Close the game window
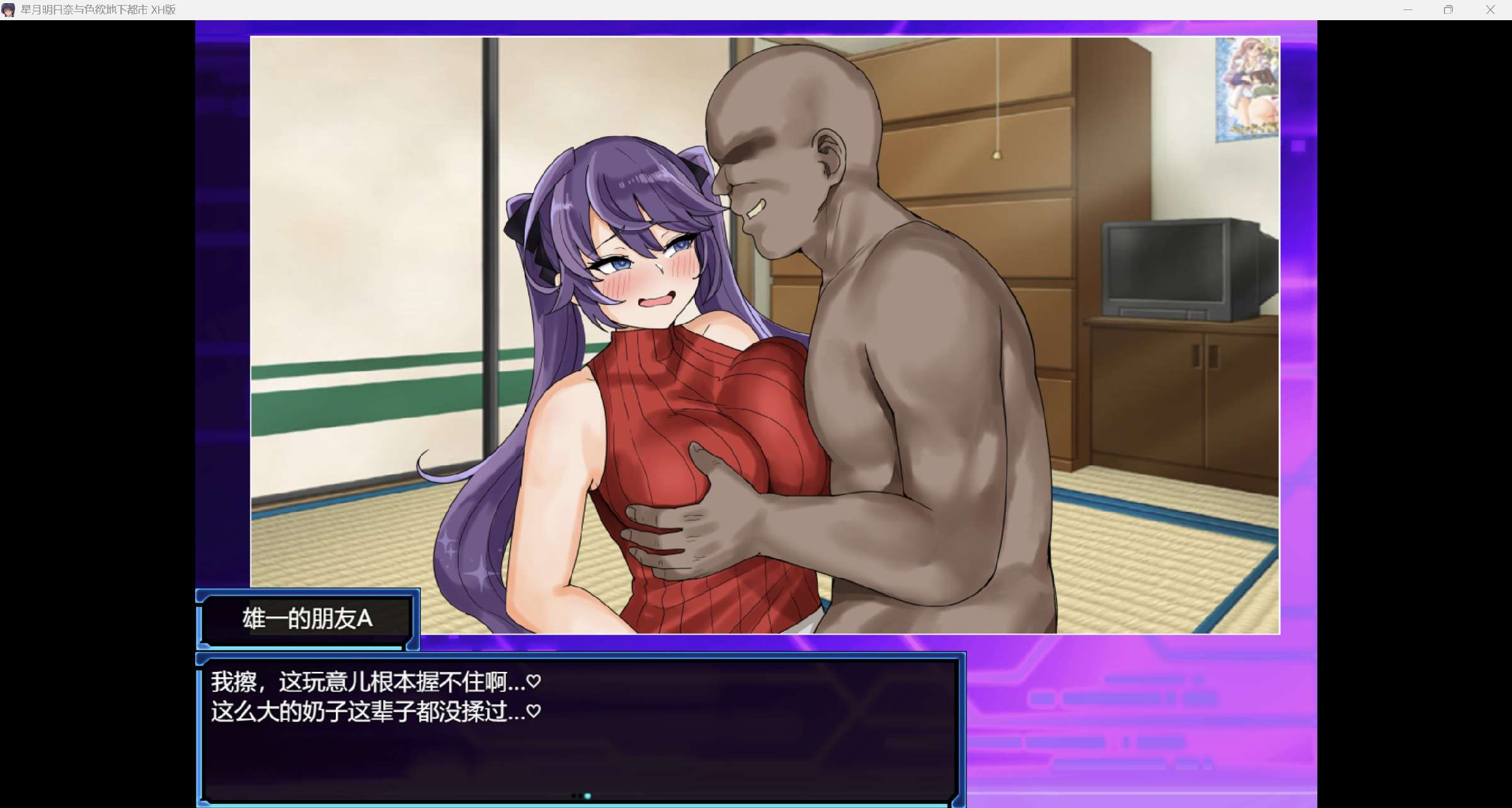The width and height of the screenshot is (1512, 808). pos(1490,10)
